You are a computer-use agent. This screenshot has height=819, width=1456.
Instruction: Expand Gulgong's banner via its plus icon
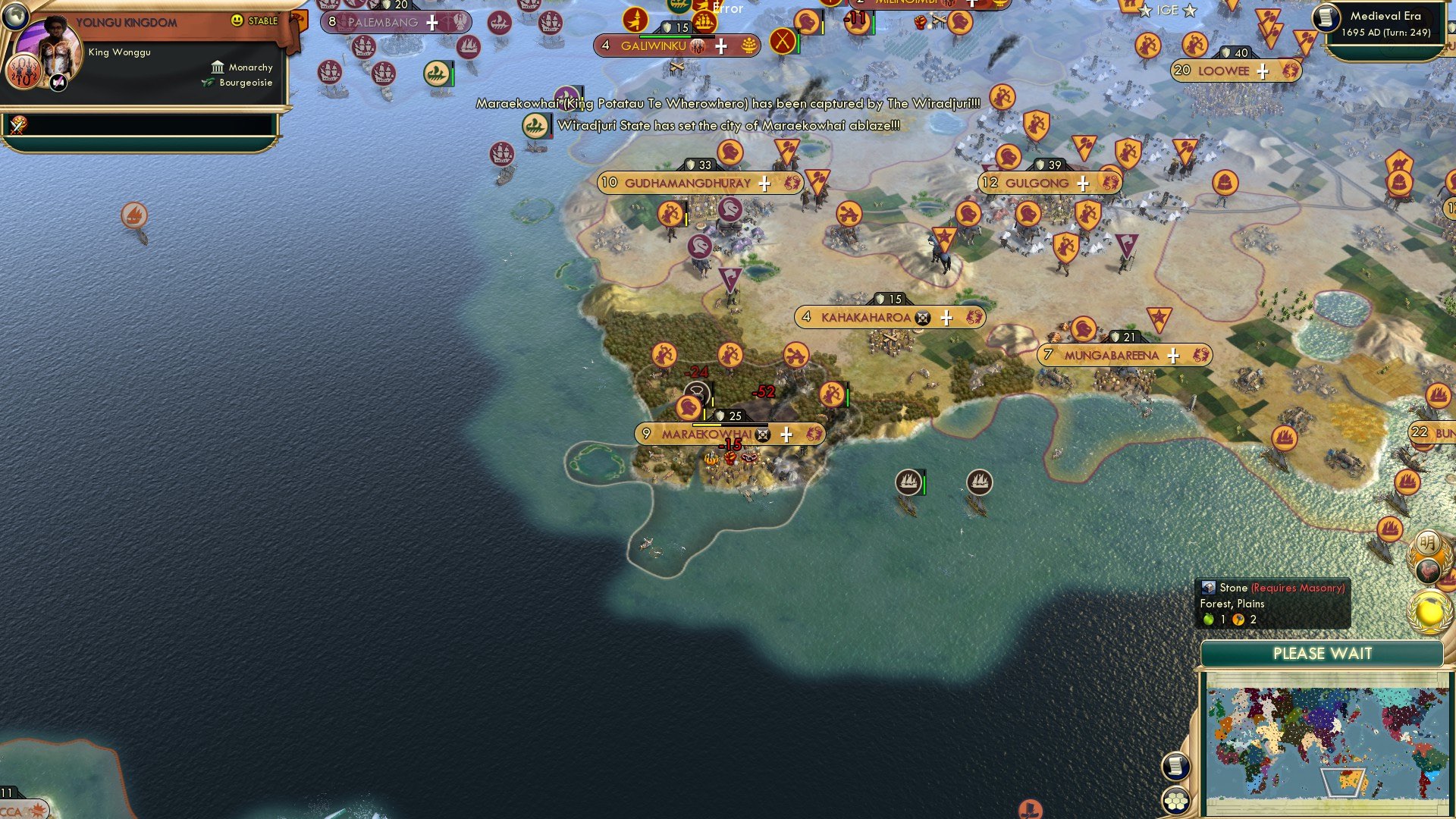[x=1082, y=182]
